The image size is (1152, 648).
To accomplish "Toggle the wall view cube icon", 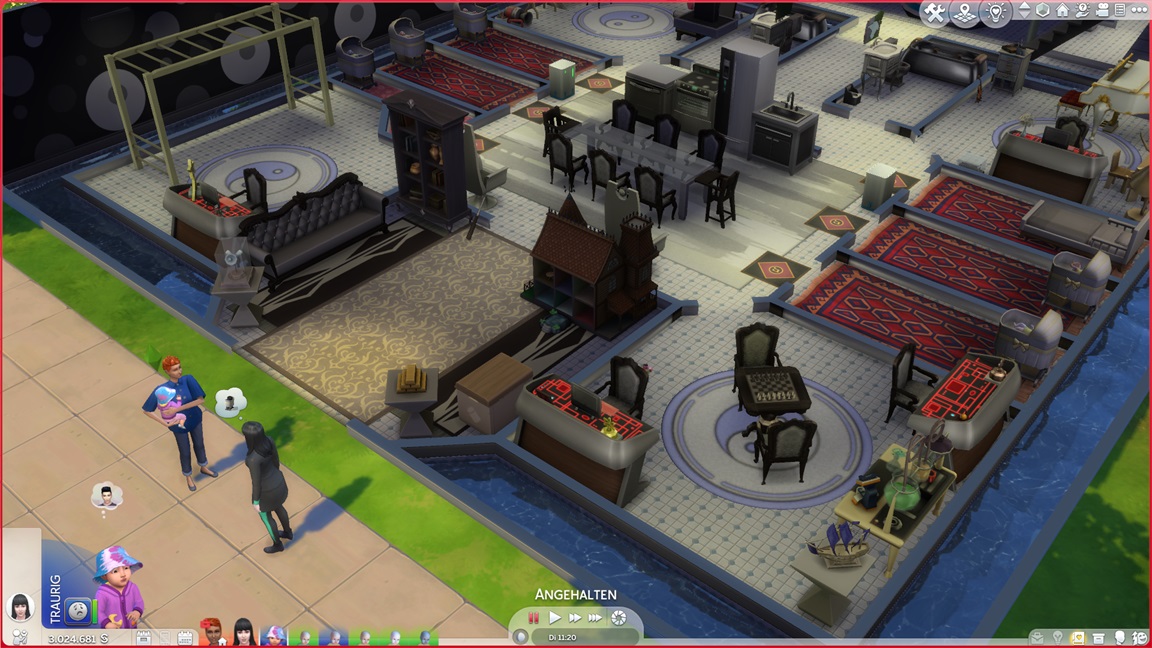I will [x=1043, y=11].
